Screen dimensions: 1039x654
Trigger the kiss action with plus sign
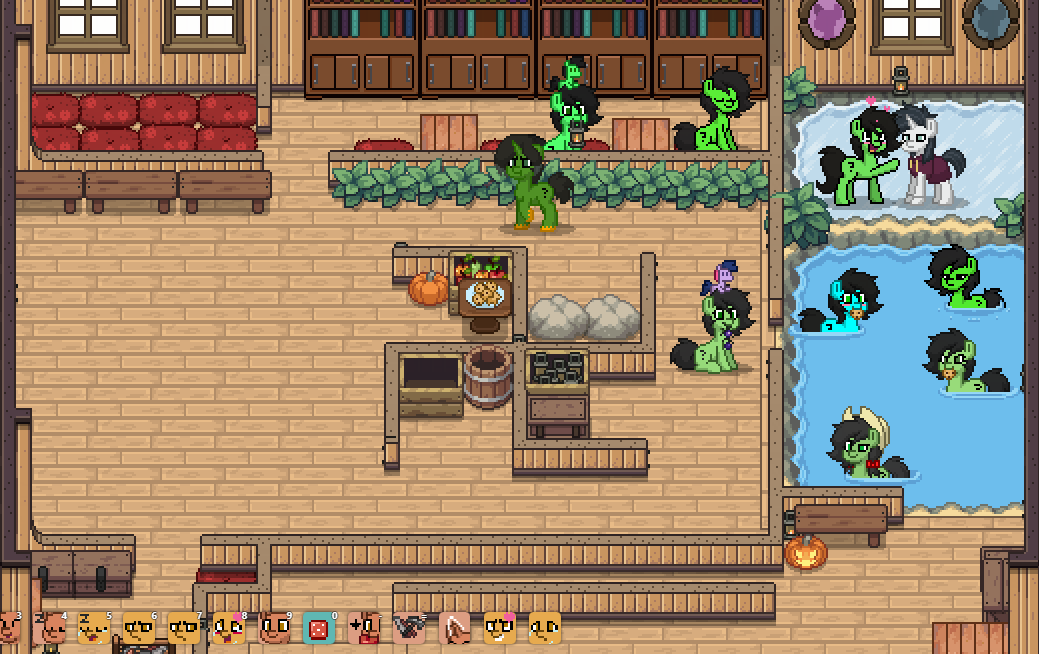click(364, 628)
